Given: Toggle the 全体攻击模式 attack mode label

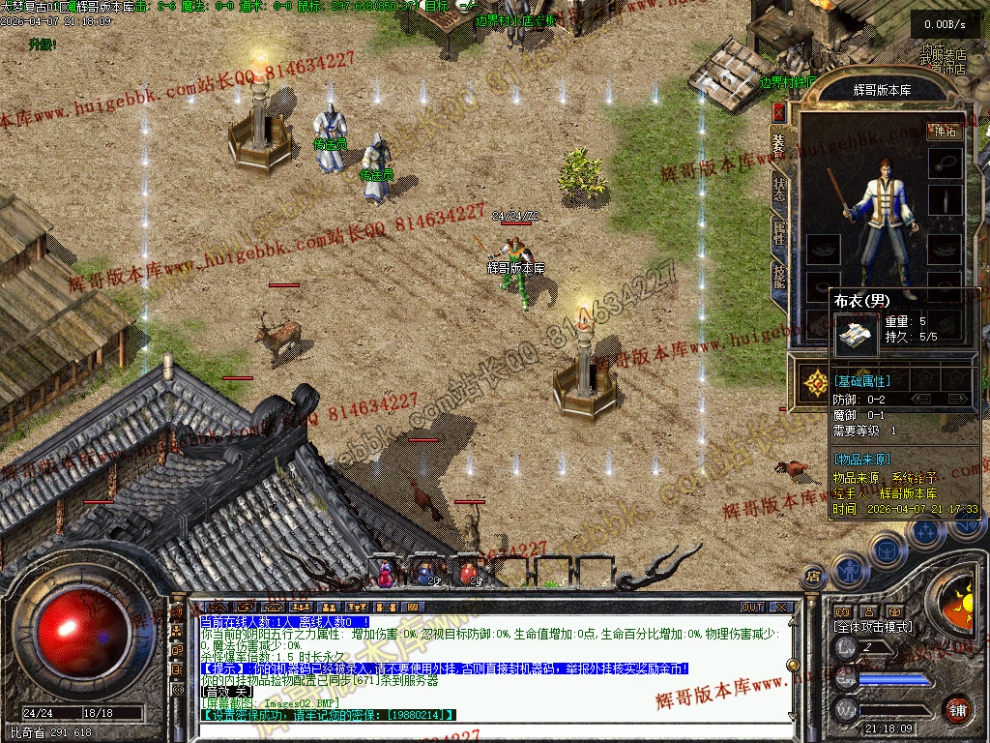Looking at the screenshot, I should click(872, 626).
